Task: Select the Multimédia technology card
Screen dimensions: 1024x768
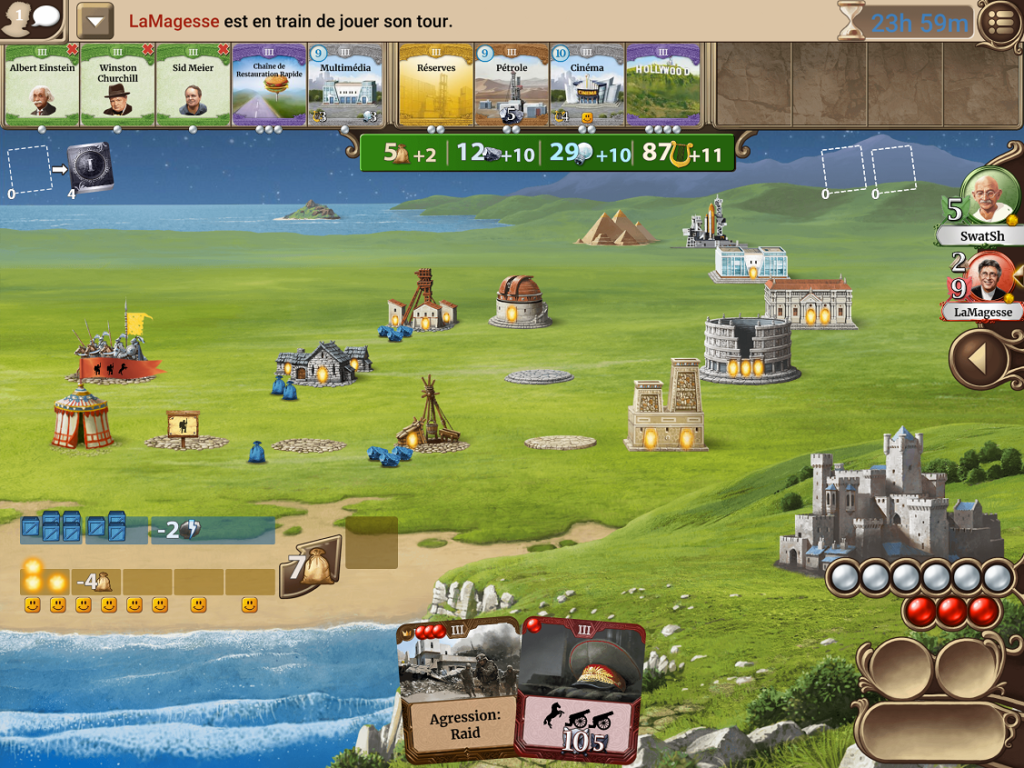Action: click(x=345, y=86)
